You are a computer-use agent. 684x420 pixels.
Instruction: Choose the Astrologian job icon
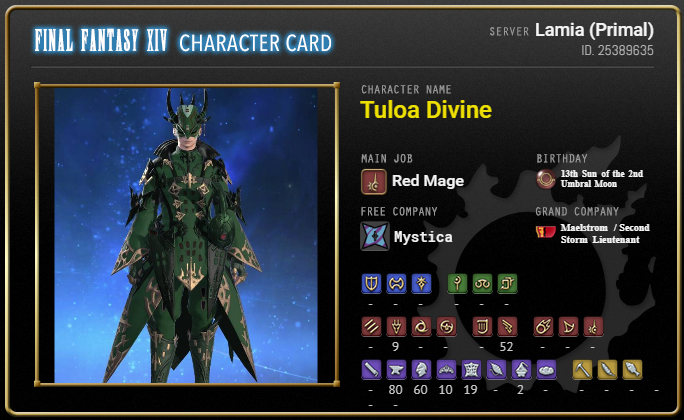[507, 283]
